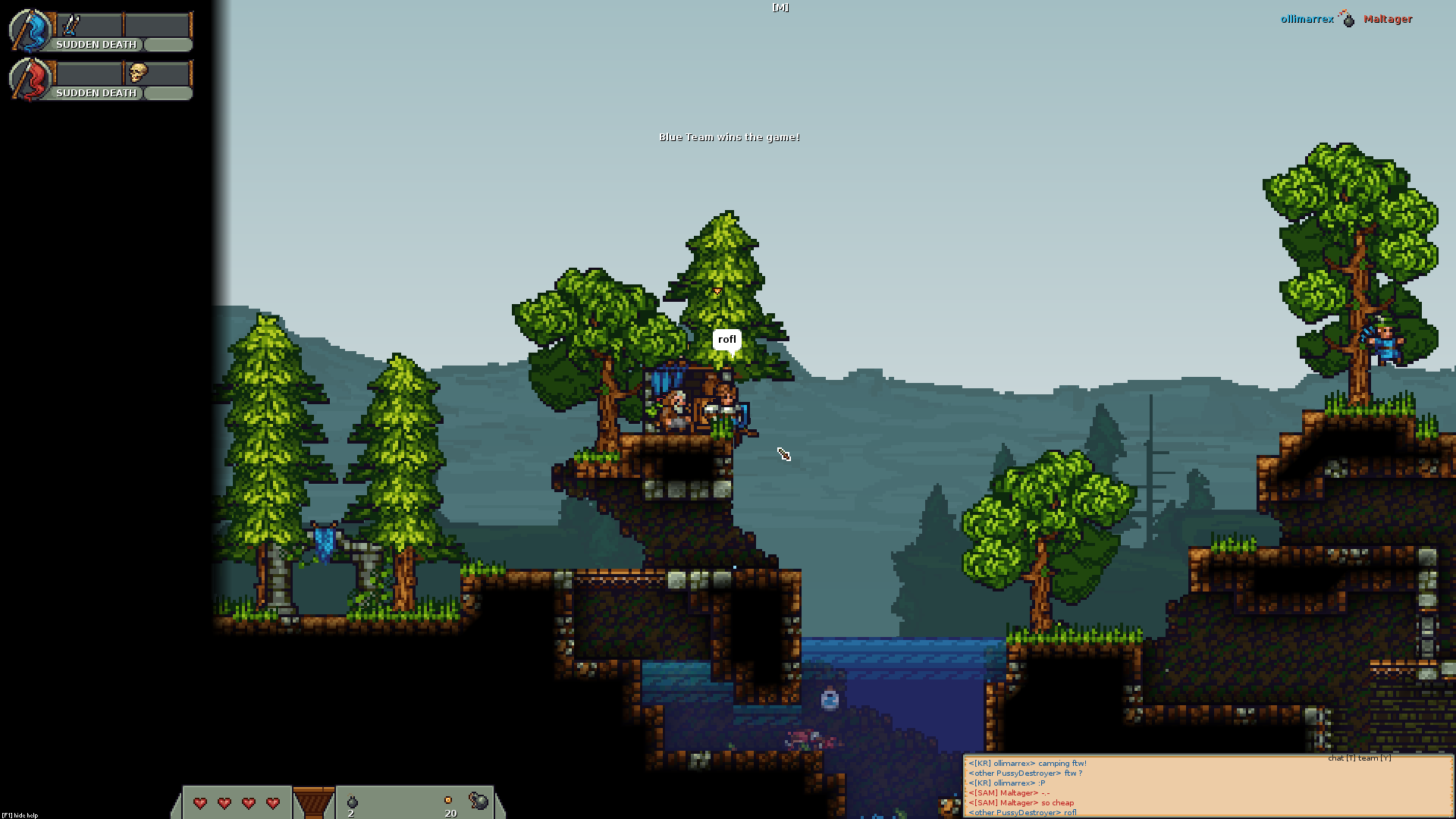Click the gold coin icon
1456x819 pixels.
click(x=448, y=800)
